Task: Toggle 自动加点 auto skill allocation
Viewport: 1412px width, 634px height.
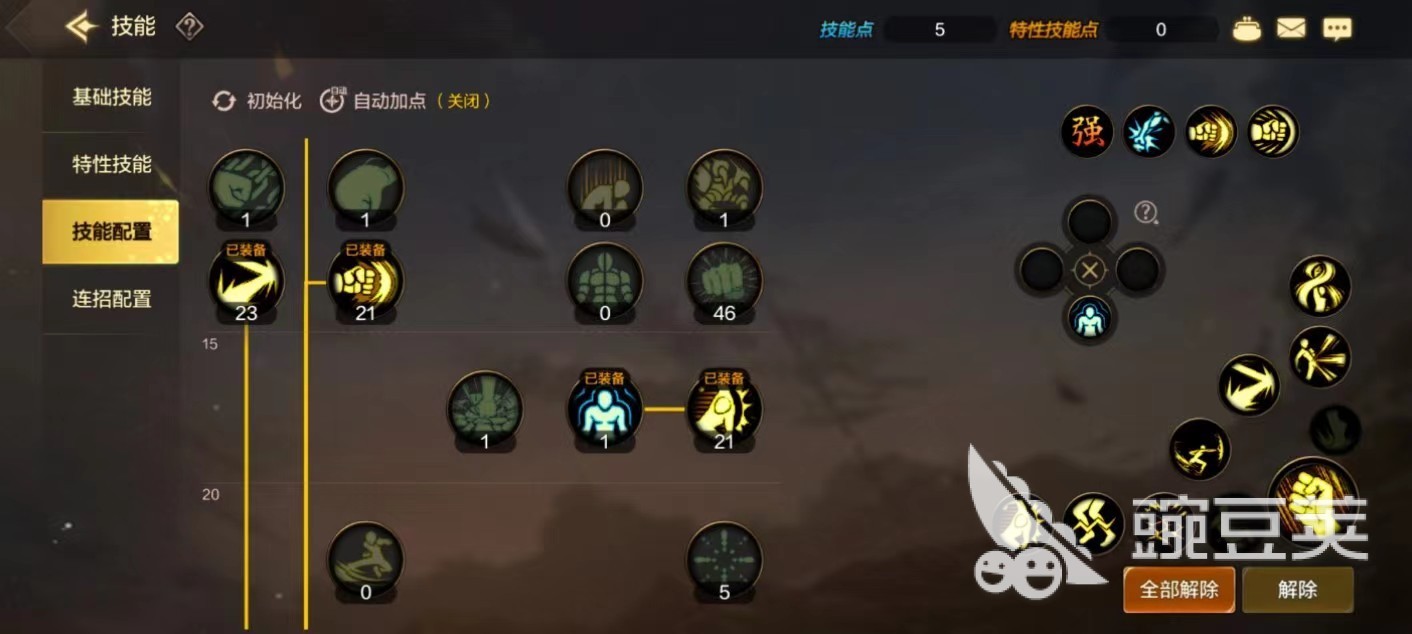Action: point(404,101)
